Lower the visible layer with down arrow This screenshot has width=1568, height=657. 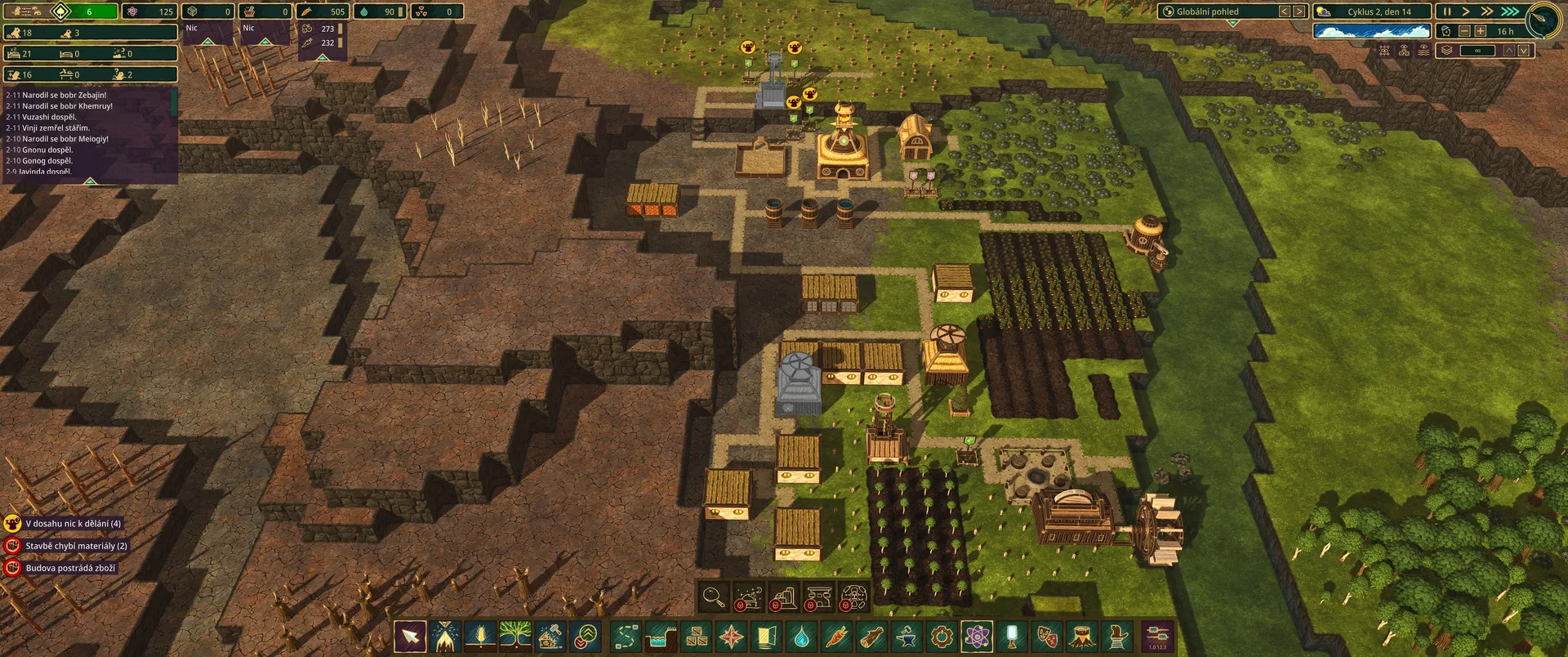coord(1524,51)
